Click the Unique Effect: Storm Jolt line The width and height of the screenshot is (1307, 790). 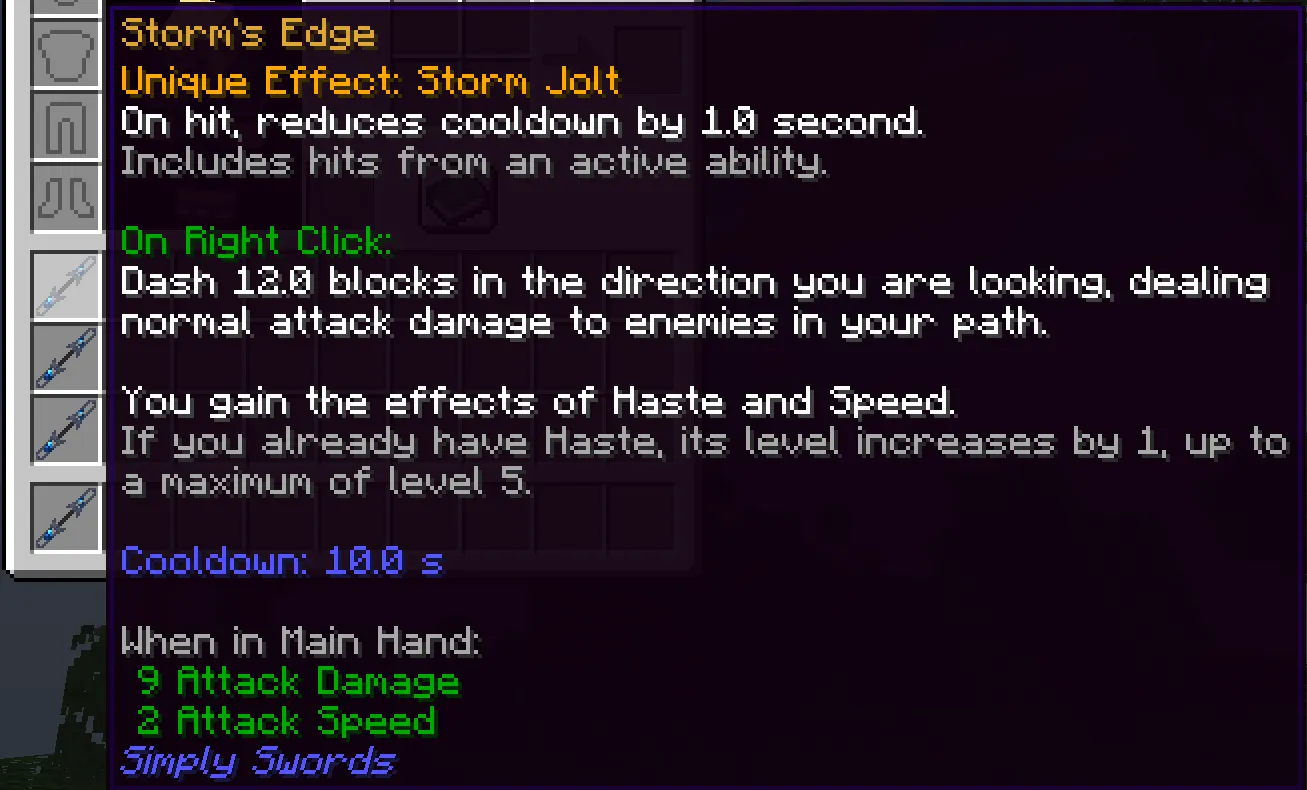370,80
